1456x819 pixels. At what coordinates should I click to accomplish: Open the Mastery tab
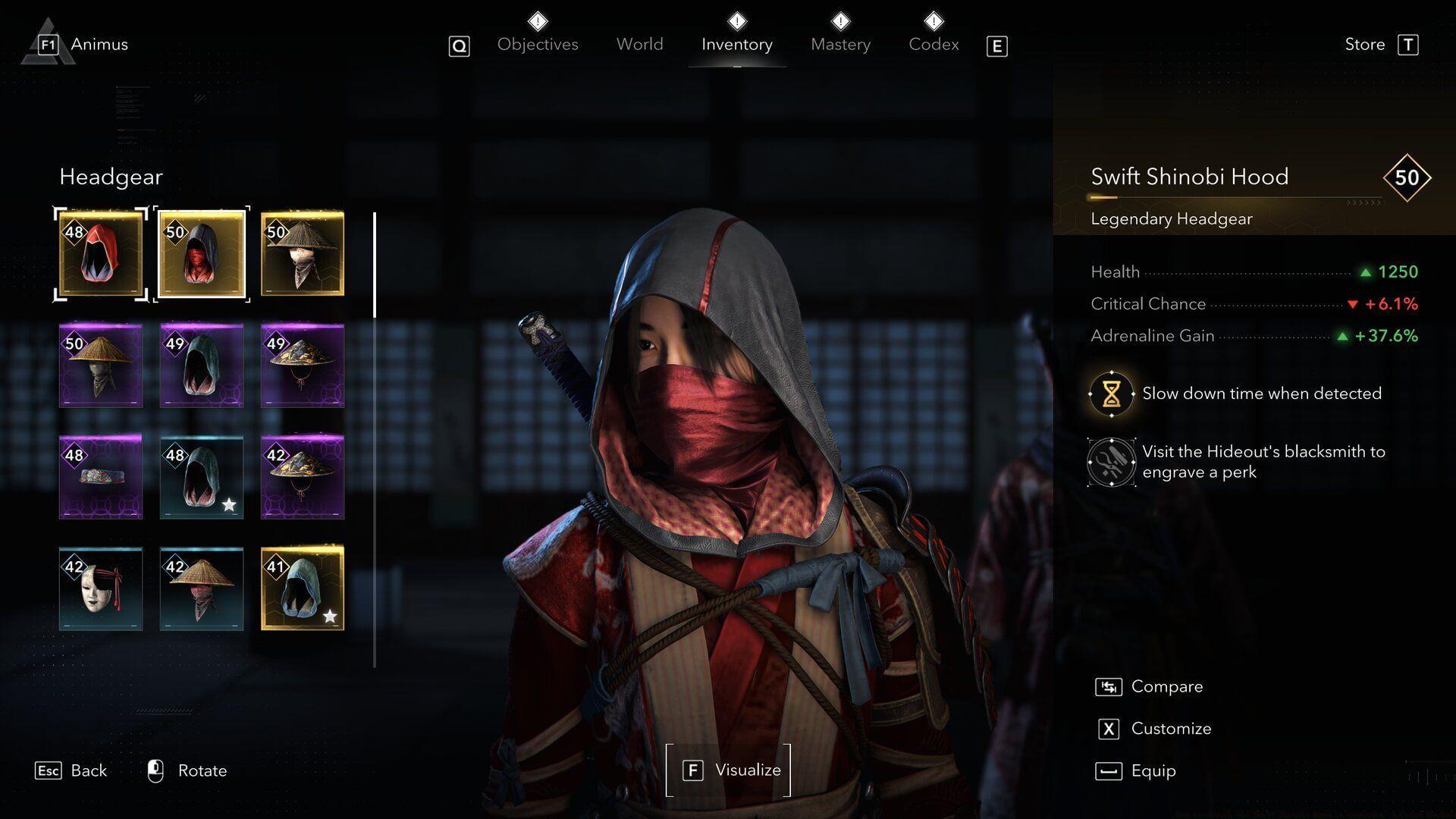pyautogui.click(x=840, y=44)
